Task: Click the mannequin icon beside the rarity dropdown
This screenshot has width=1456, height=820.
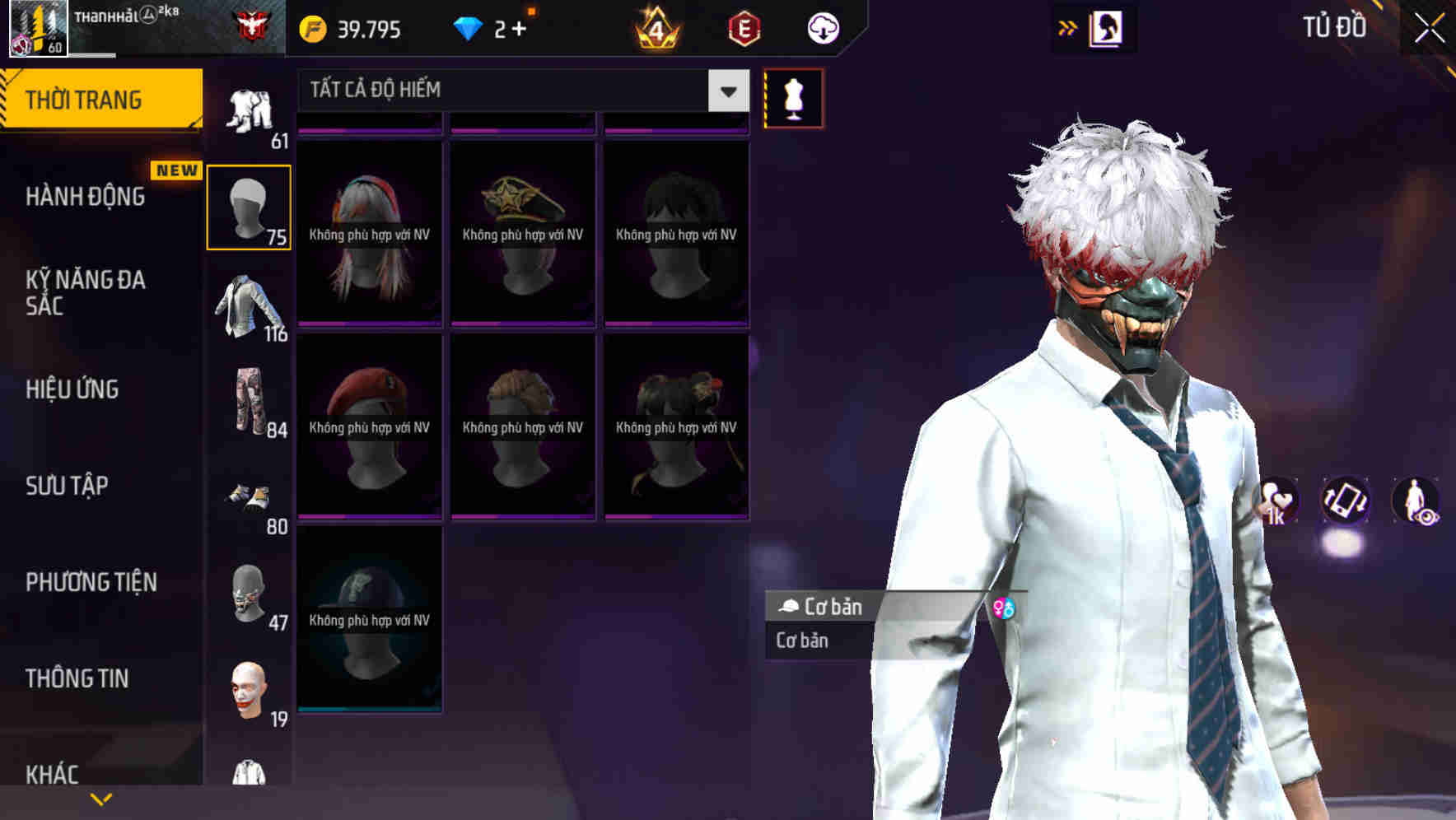Action: 792,97
